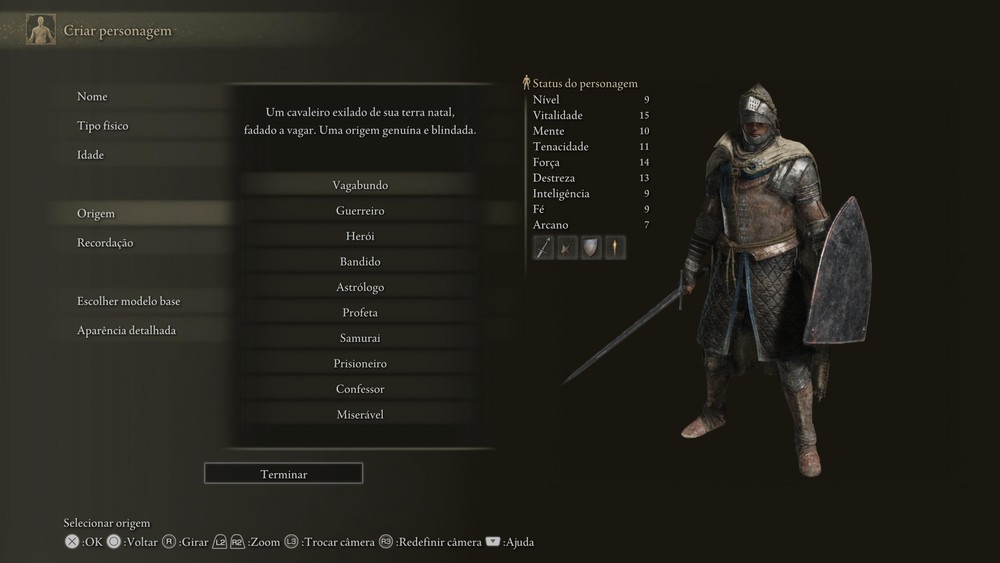Image resolution: width=1000 pixels, height=563 pixels.
Task: Select the Profeta class
Action: point(360,313)
